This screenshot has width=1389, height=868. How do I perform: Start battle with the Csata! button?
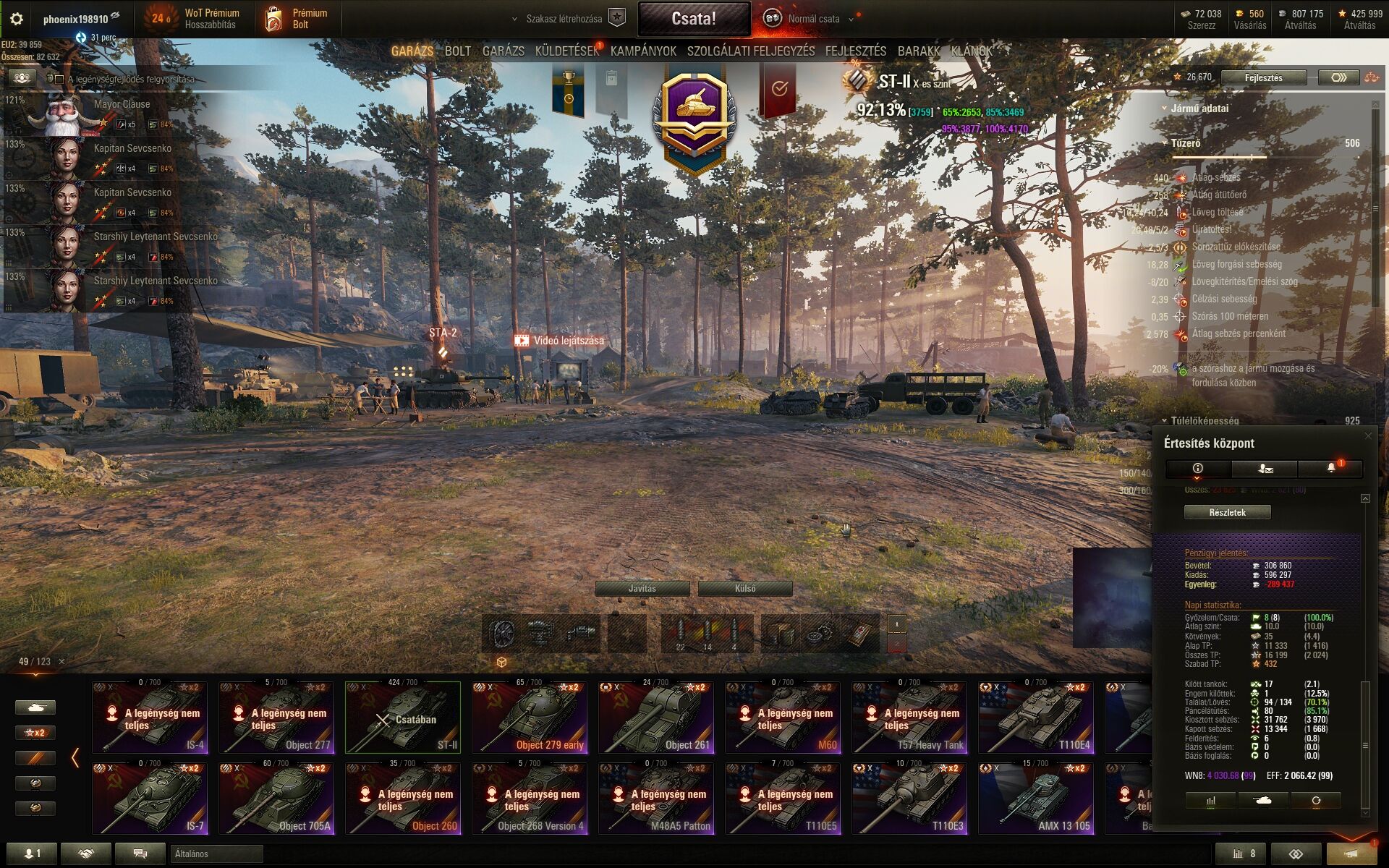click(693, 19)
